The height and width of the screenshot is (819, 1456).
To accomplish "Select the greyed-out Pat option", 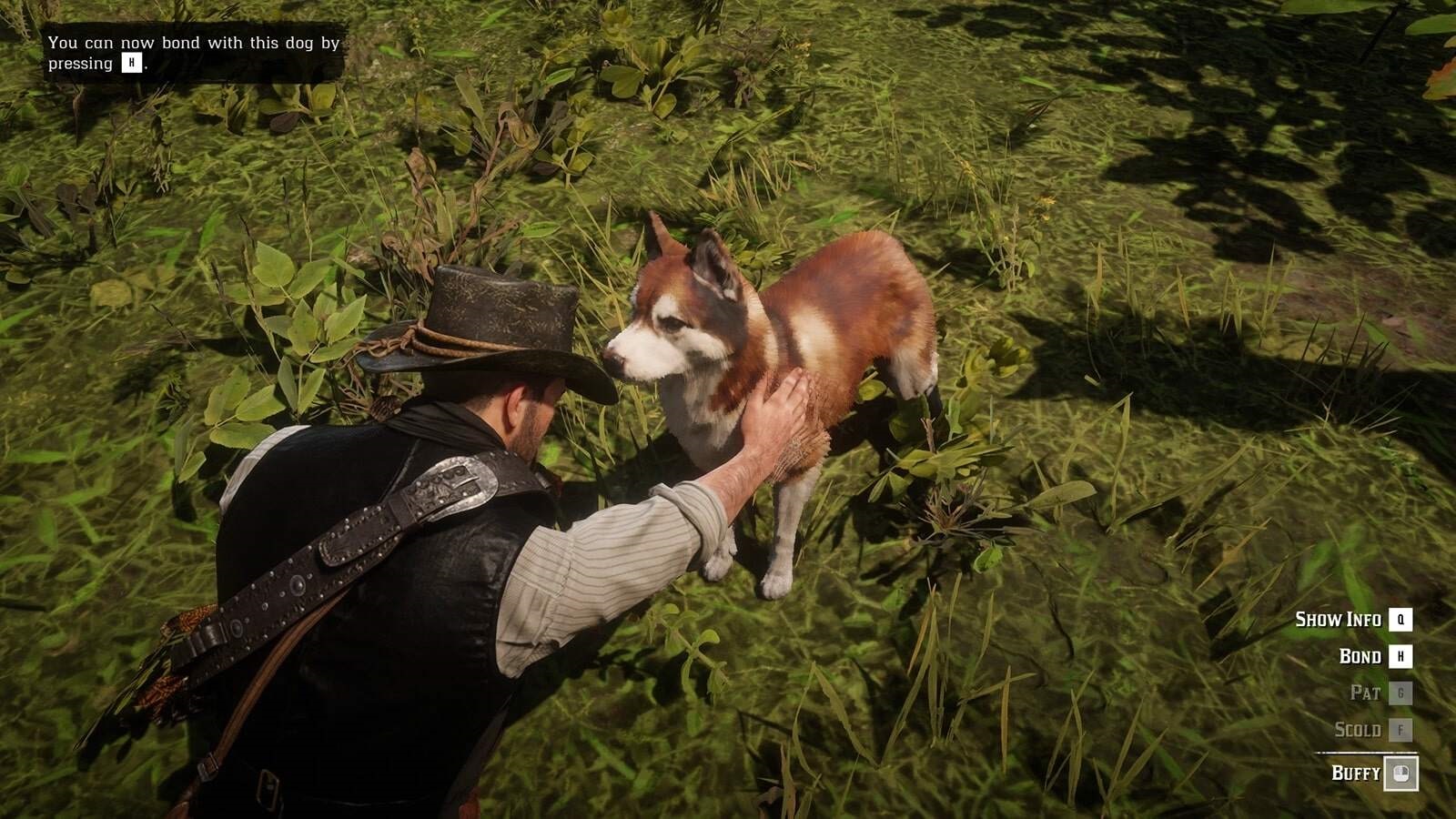I will coord(1365,693).
